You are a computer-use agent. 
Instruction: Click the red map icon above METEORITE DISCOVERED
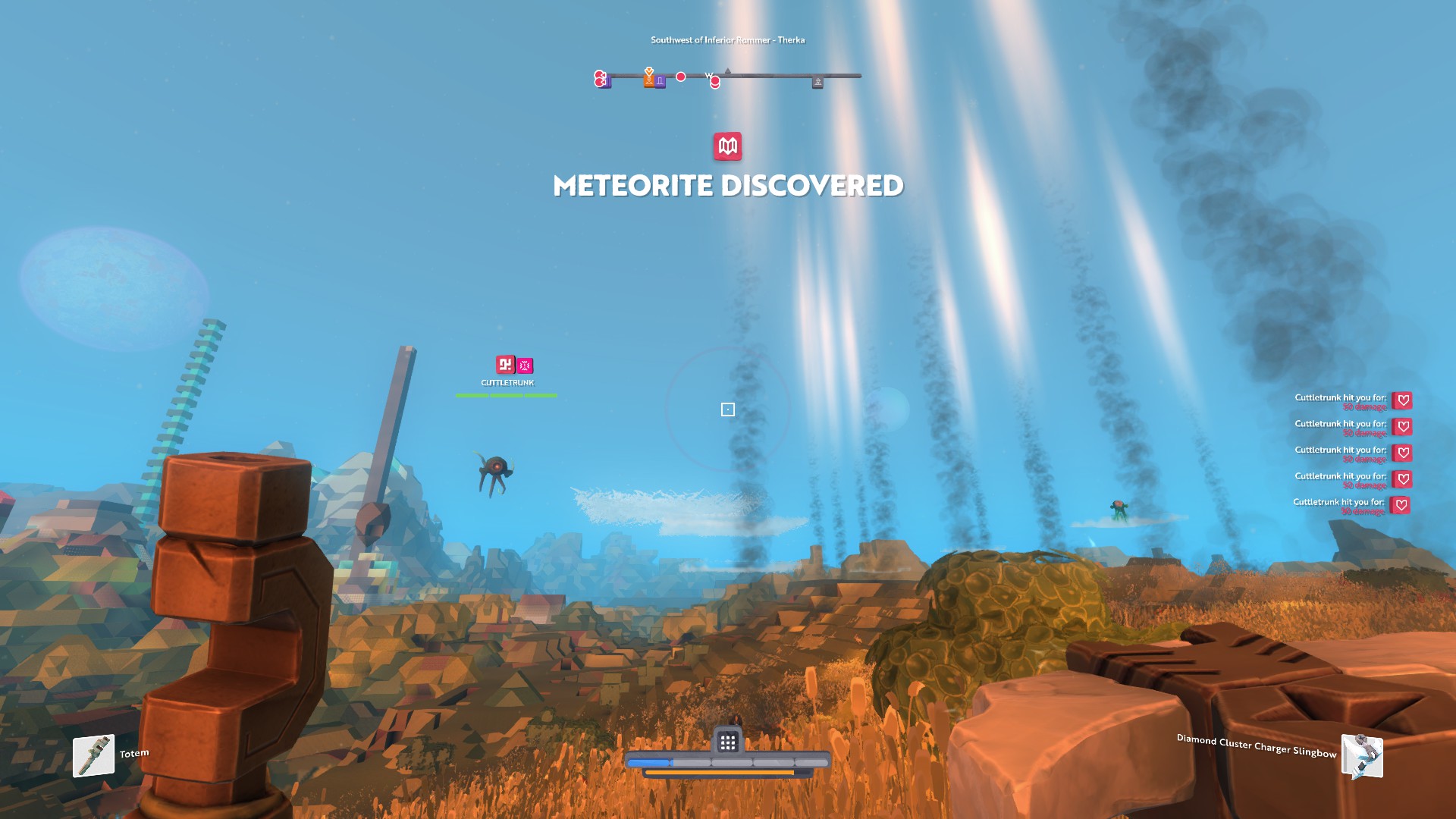point(727,146)
